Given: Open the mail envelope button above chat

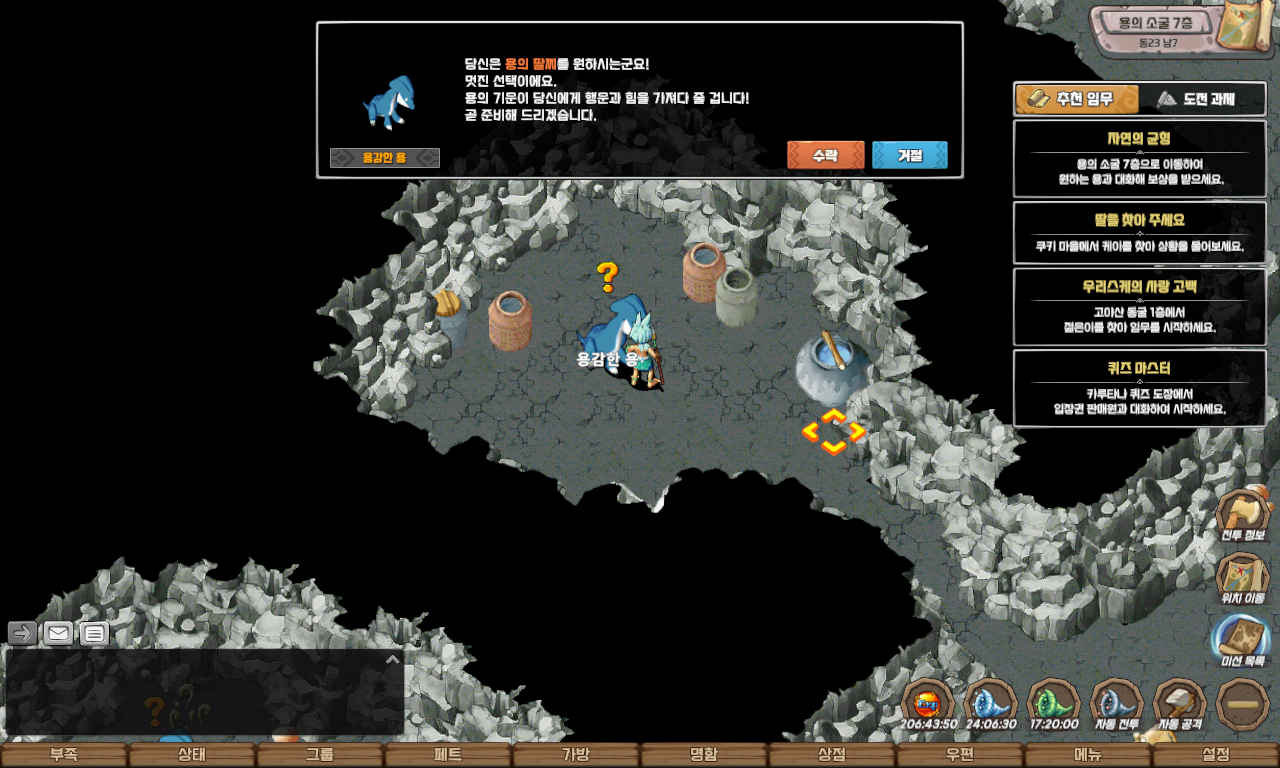Looking at the screenshot, I should [58, 633].
